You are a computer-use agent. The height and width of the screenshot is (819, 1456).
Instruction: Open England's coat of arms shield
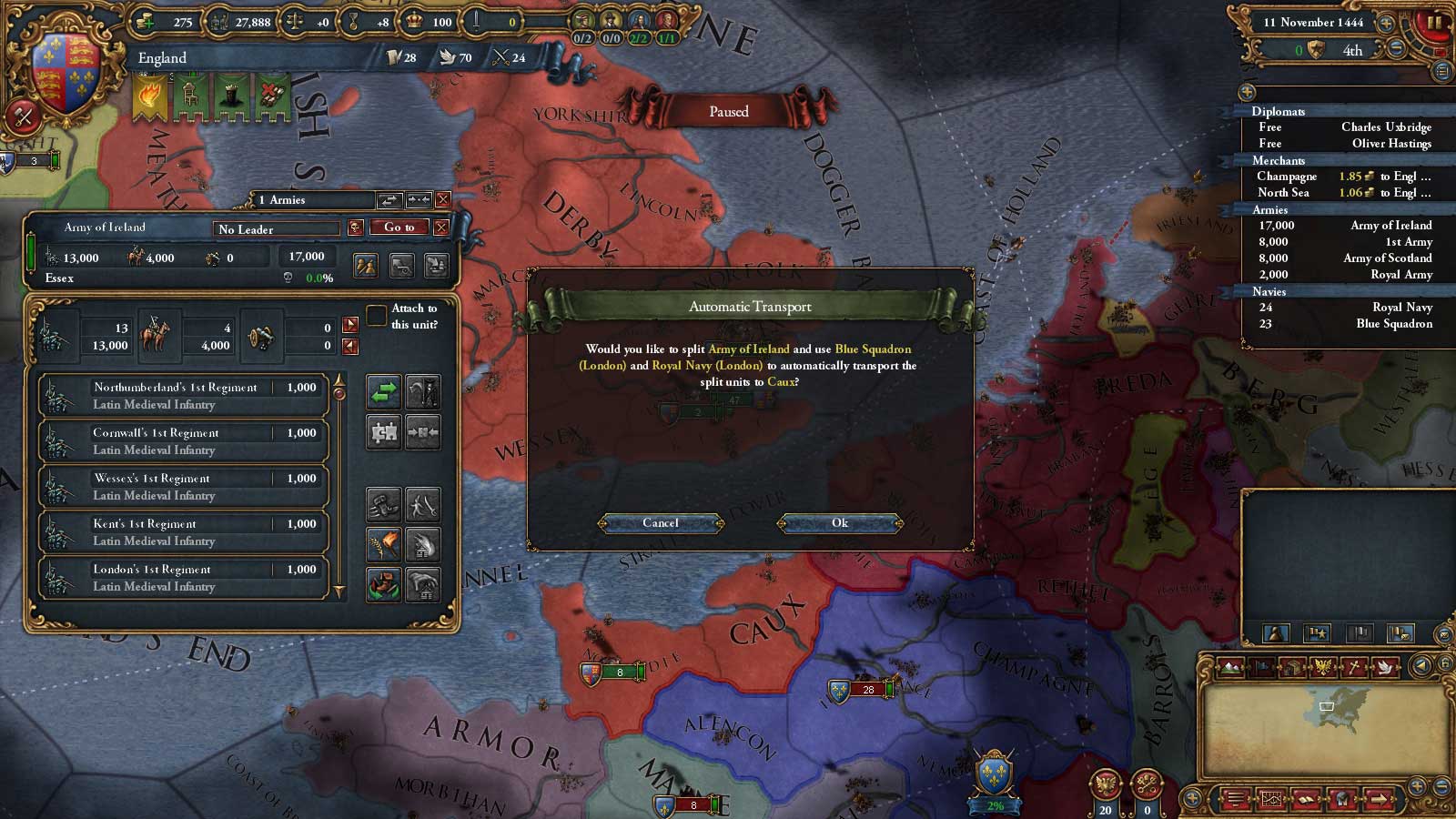(x=64, y=71)
